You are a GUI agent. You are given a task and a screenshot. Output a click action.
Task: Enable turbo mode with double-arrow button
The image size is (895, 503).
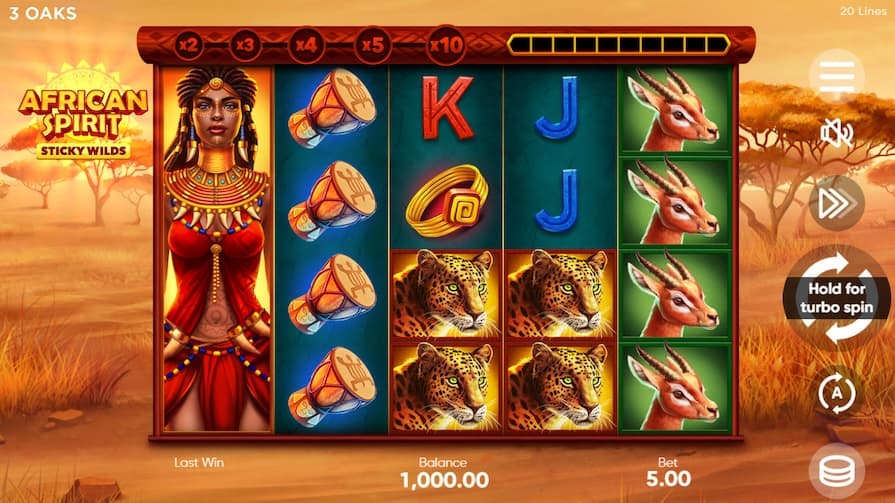tap(836, 203)
